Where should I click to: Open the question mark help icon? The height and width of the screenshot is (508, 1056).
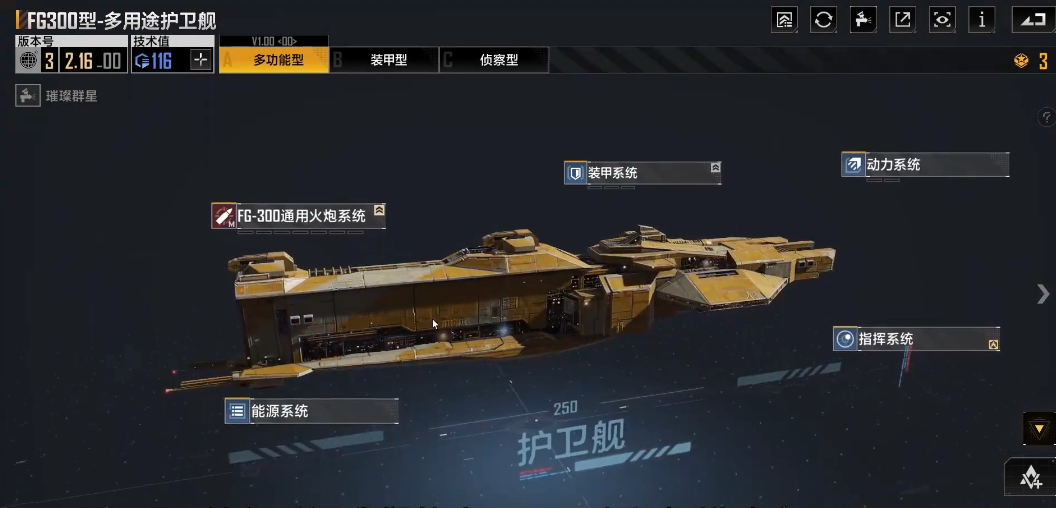[1046, 118]
